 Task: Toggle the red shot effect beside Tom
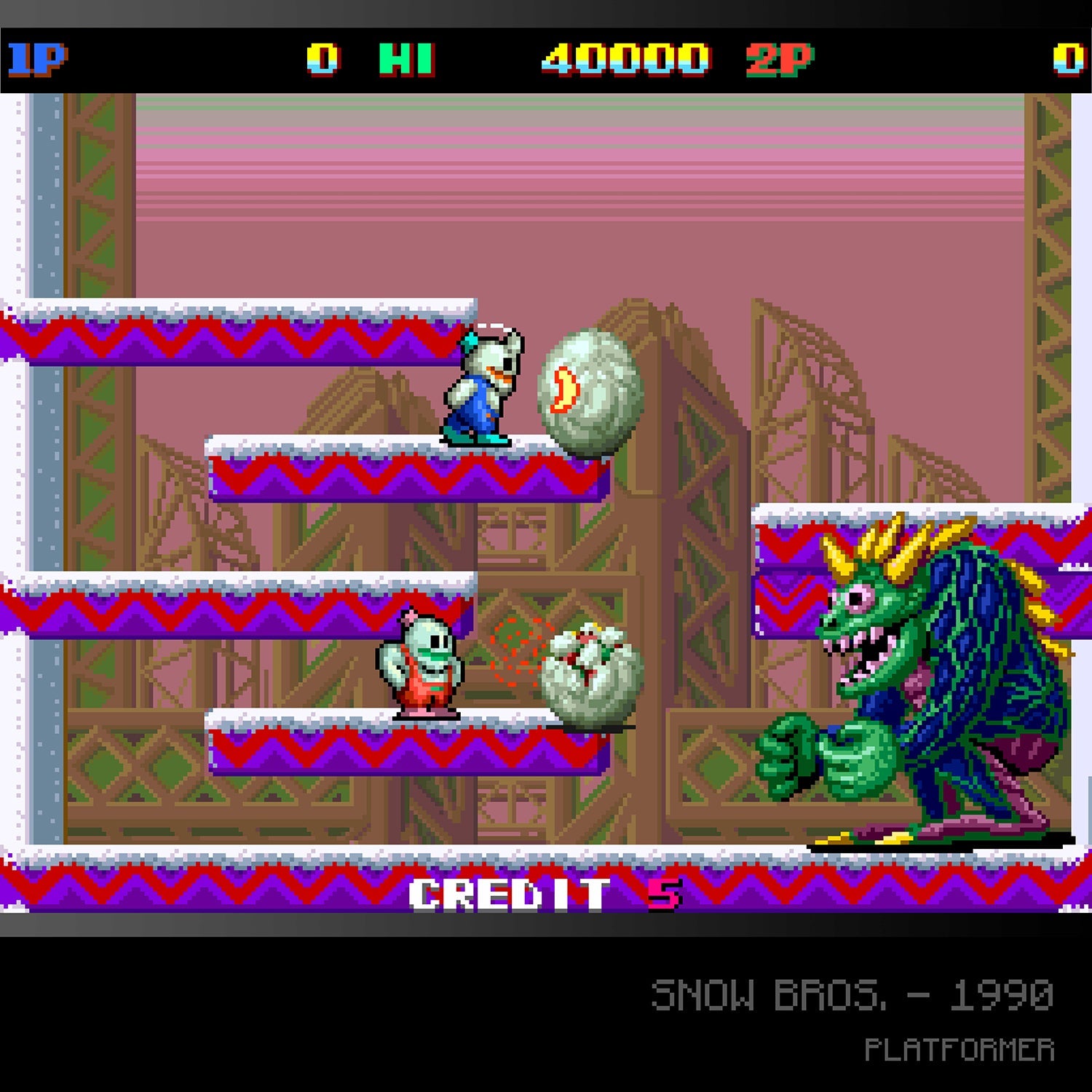click(517, 648)
